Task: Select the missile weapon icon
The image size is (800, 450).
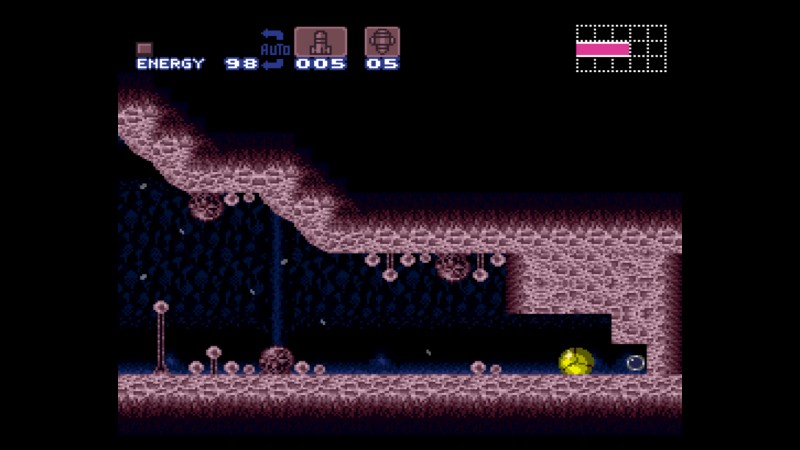Action: tap(320, 42)
